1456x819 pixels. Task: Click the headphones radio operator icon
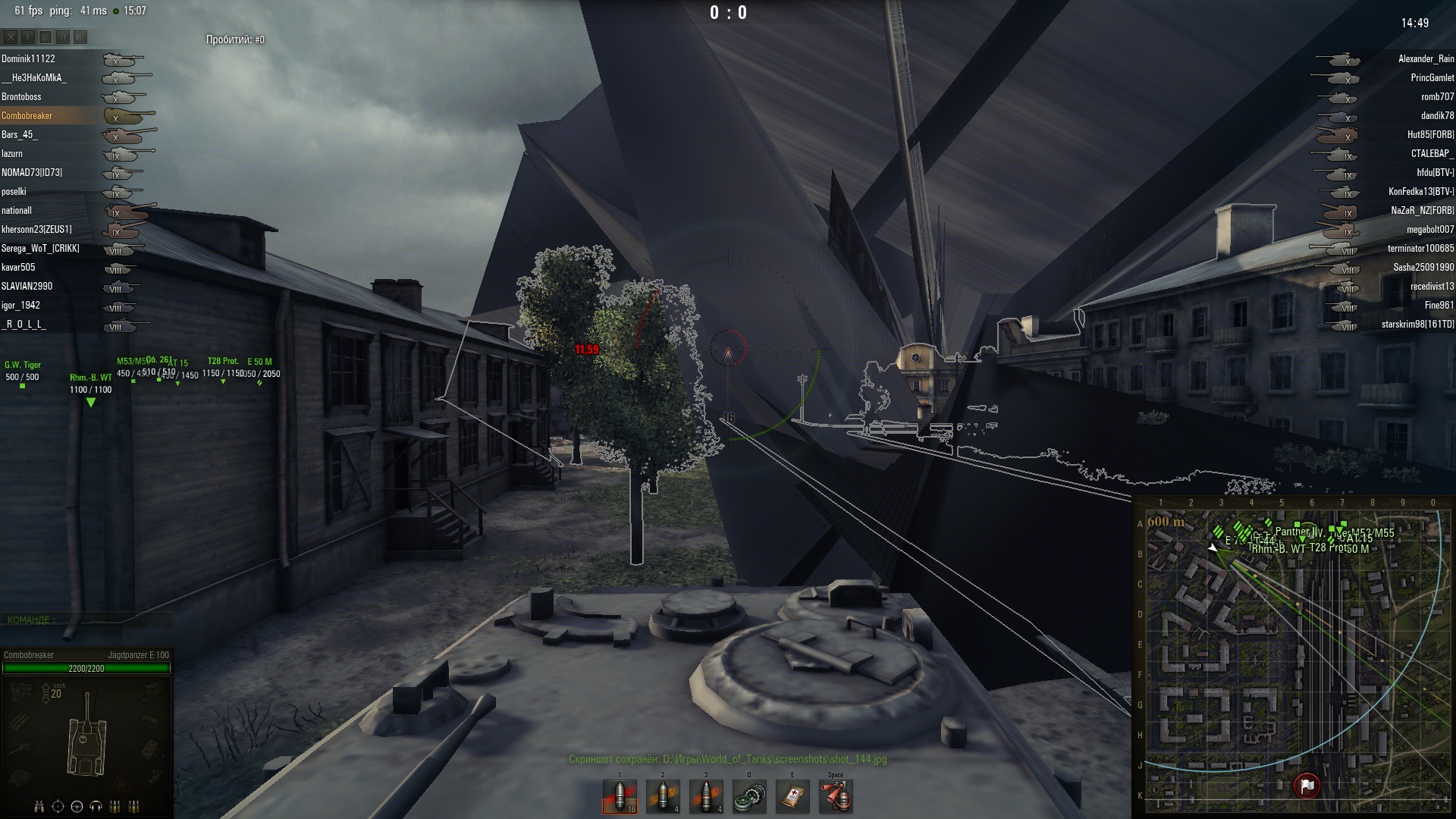click(96, 806)
